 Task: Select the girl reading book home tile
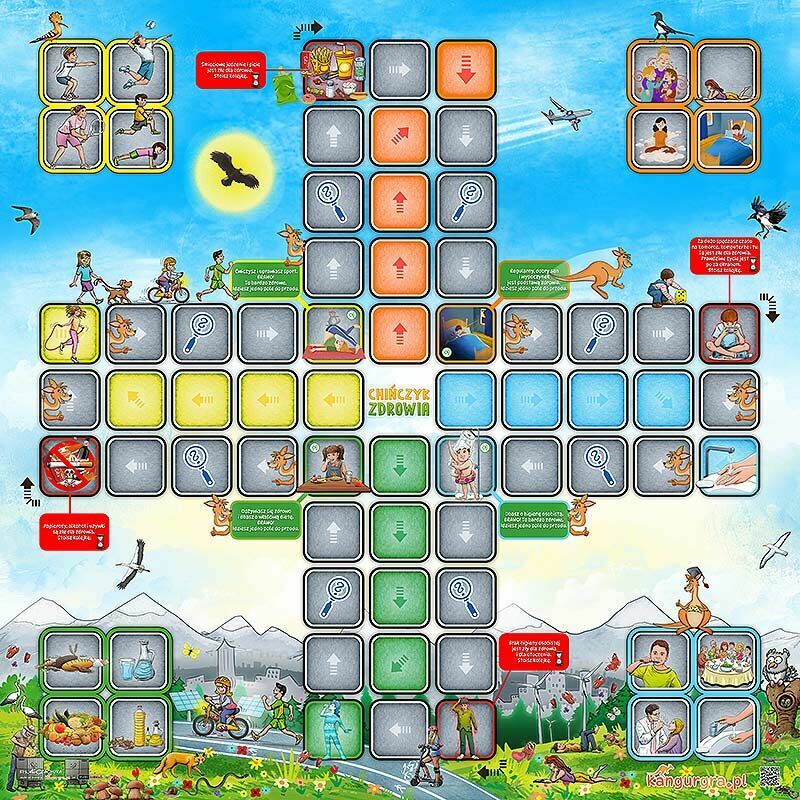point(727,70)
